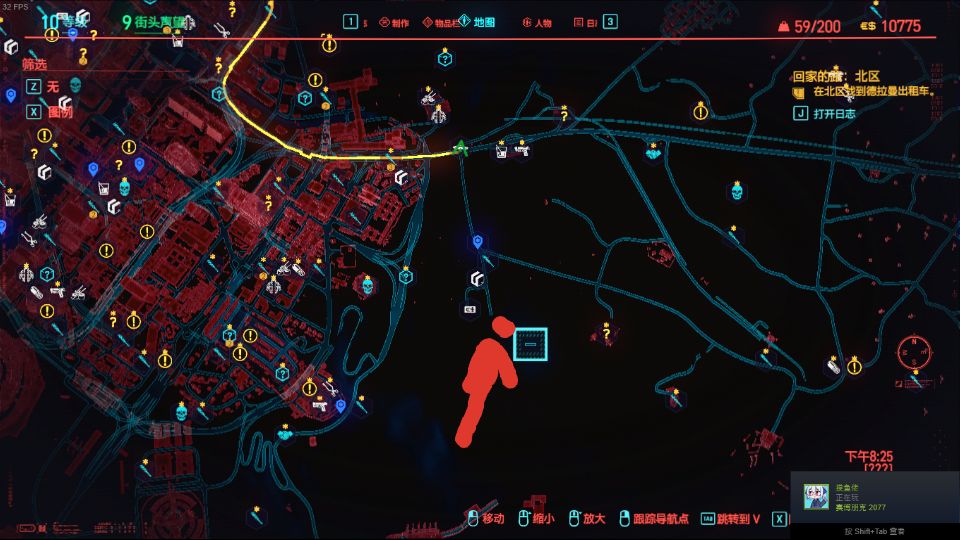Viewport: 960px width, 540px height.
Task: Switch to the 人物 character tab
Action: [542, 21]
